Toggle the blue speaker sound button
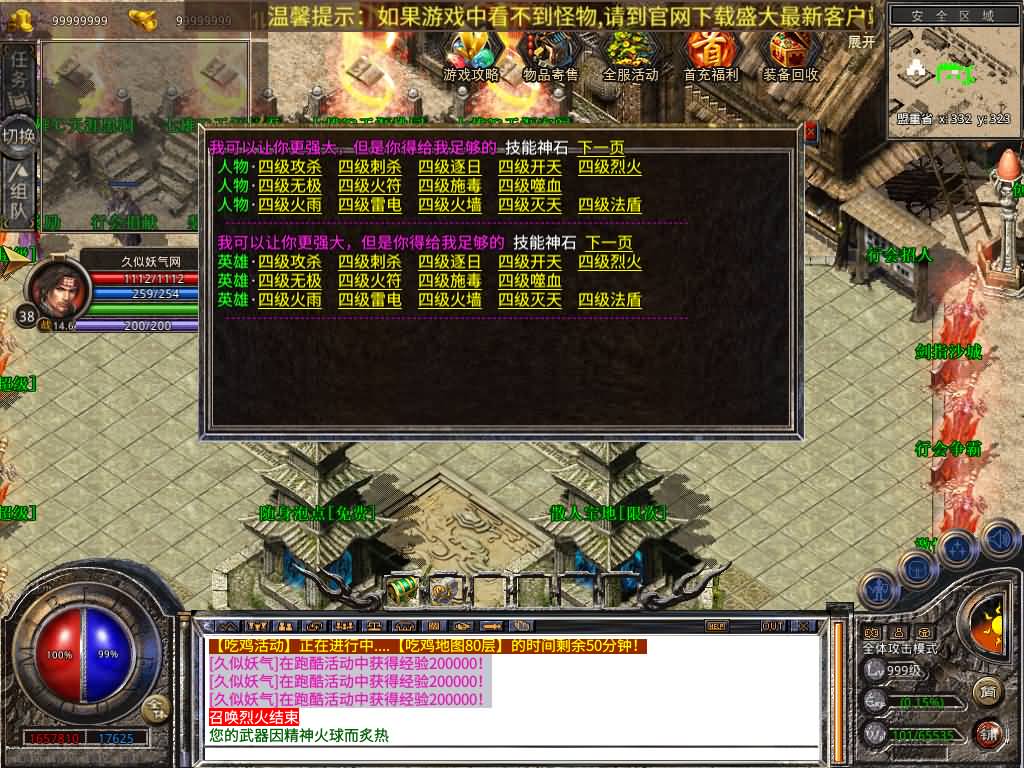 click(1000, 539)
